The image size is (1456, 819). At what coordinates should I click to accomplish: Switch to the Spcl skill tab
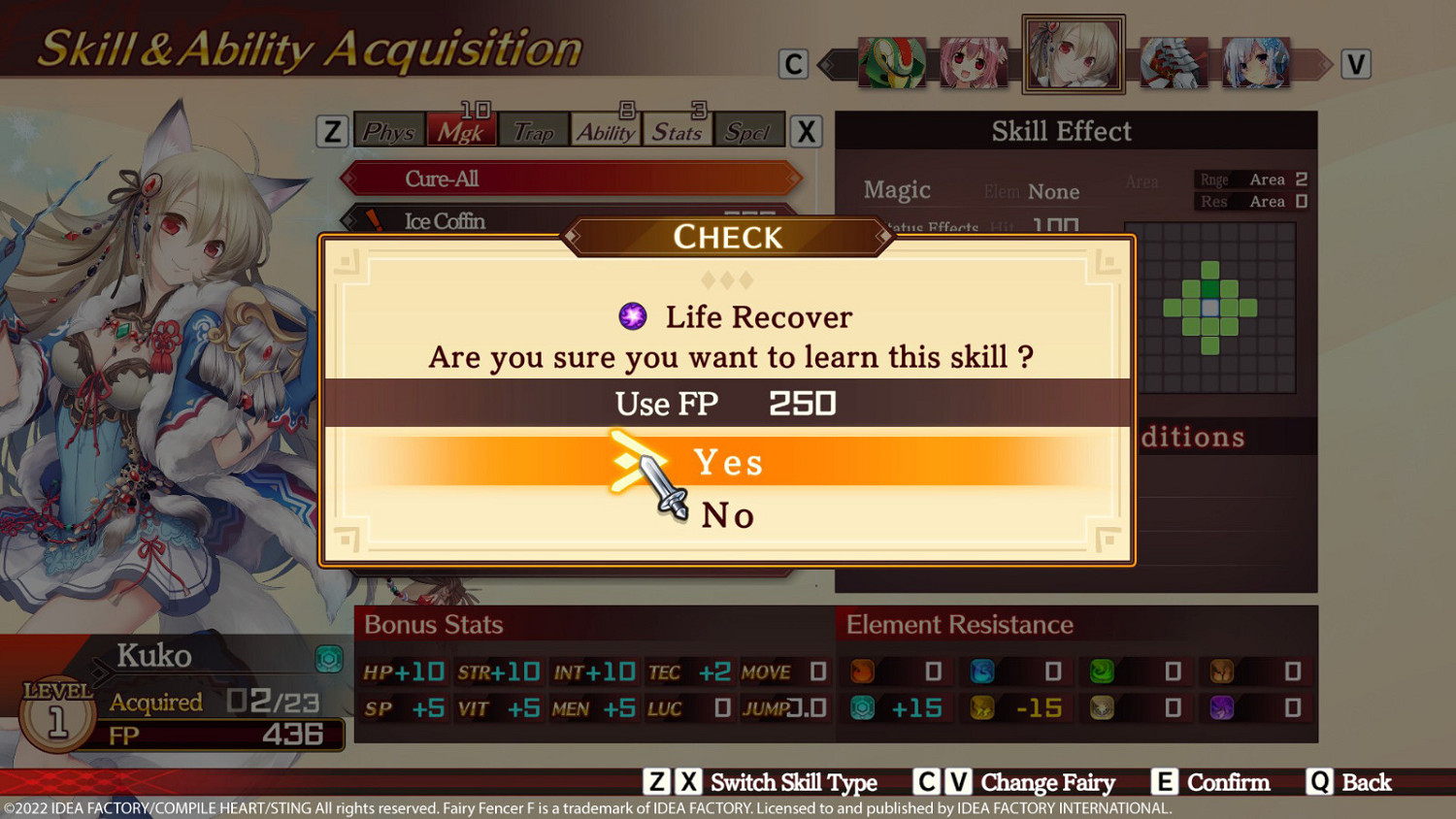pyautogui.click(x=748, y=132)
